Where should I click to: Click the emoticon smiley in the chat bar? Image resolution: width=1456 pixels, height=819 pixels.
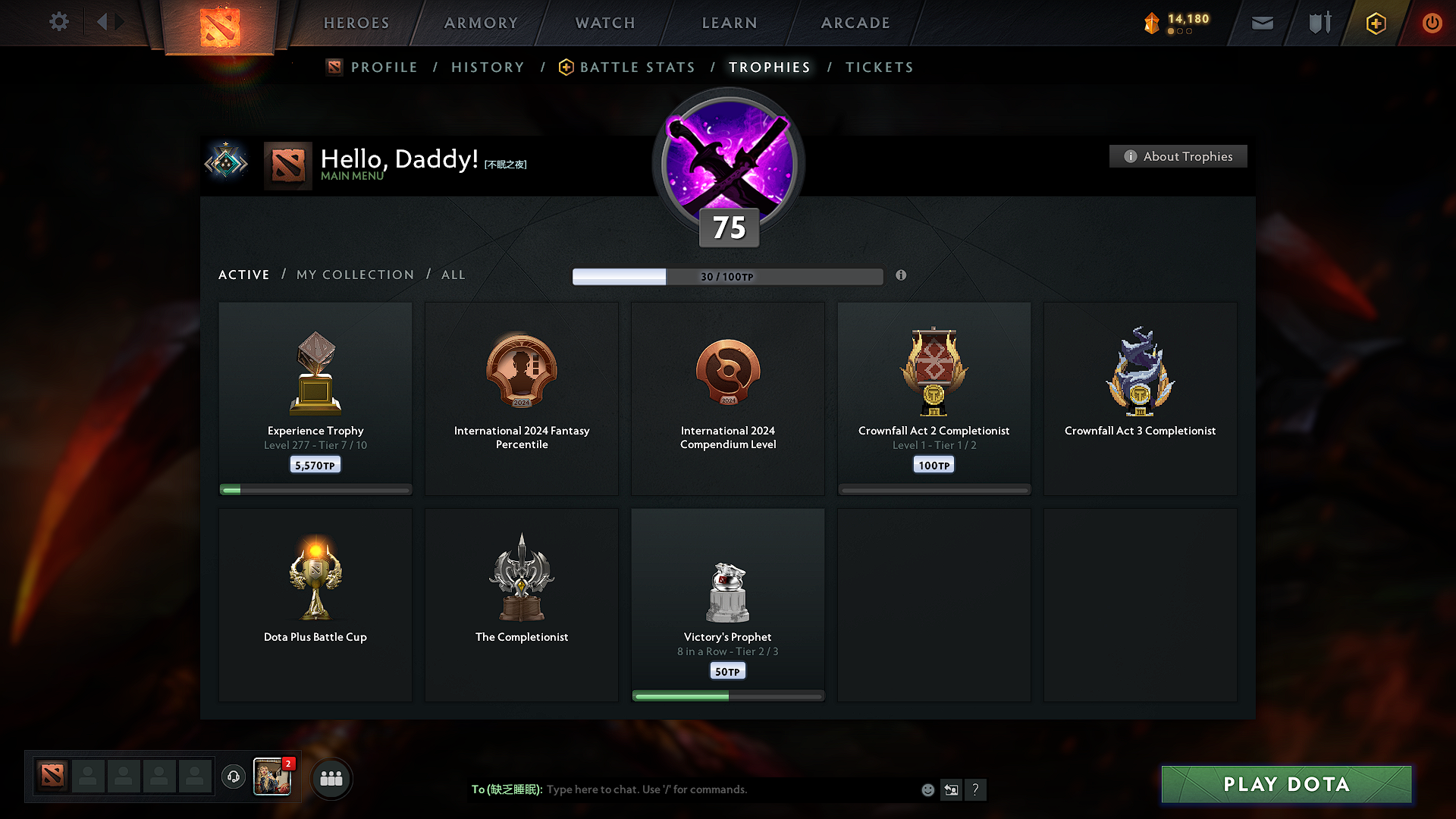click(927, 789)
